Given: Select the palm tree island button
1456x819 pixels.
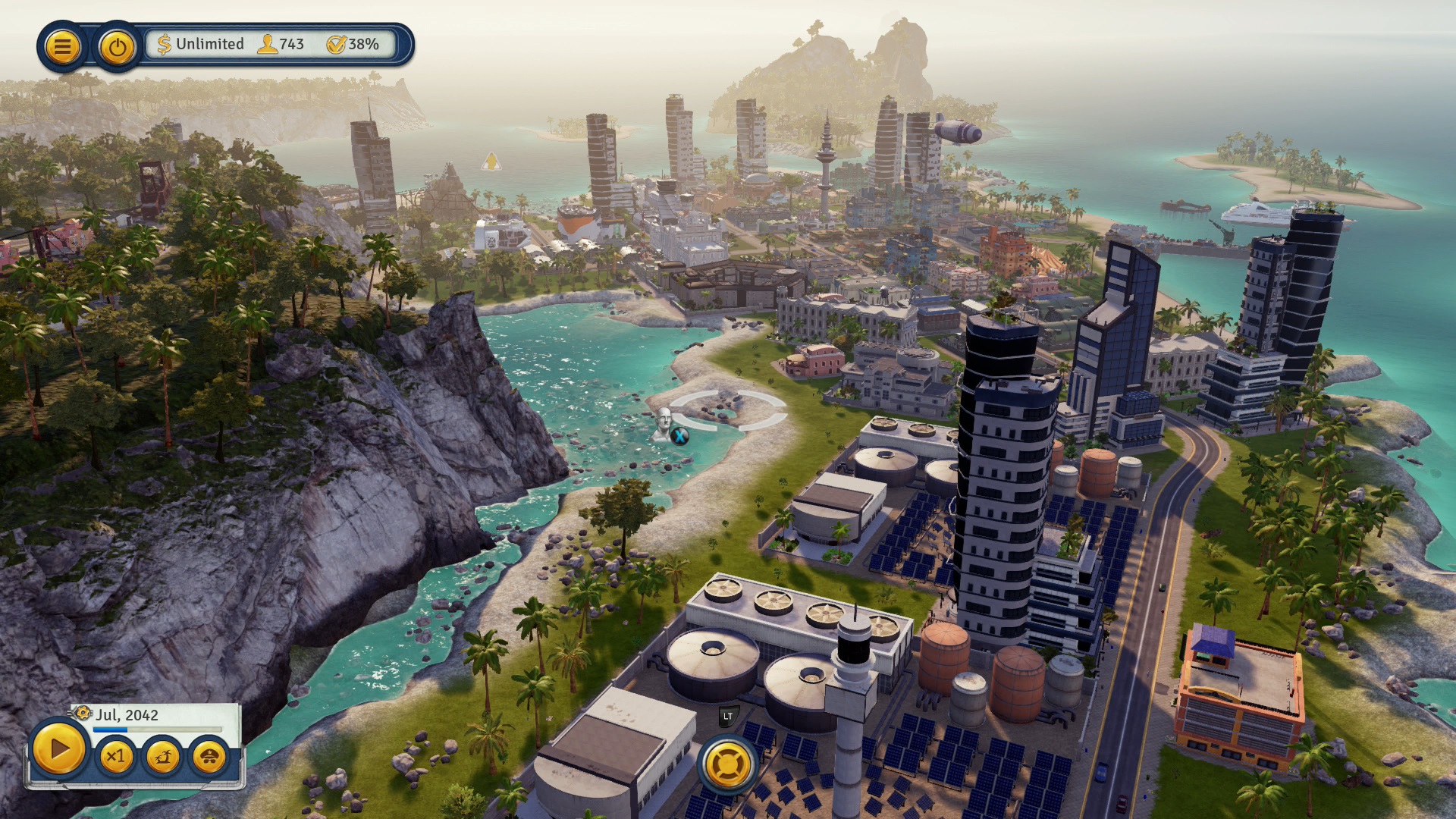Looking at the screenshot, I should pos(163,756).
